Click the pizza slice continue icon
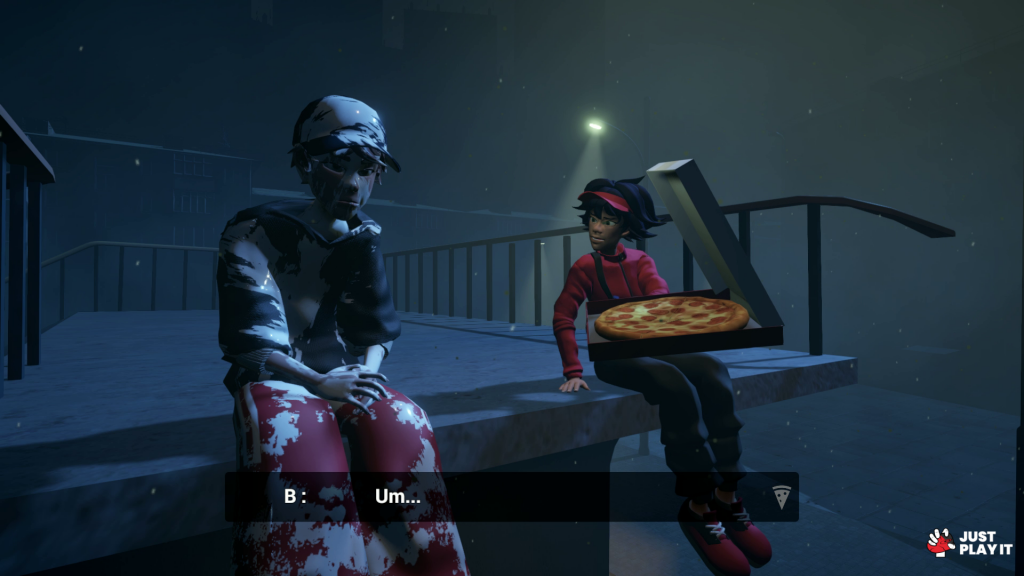Viewport: 1024px width, 576px height. (x=781, y=496)
